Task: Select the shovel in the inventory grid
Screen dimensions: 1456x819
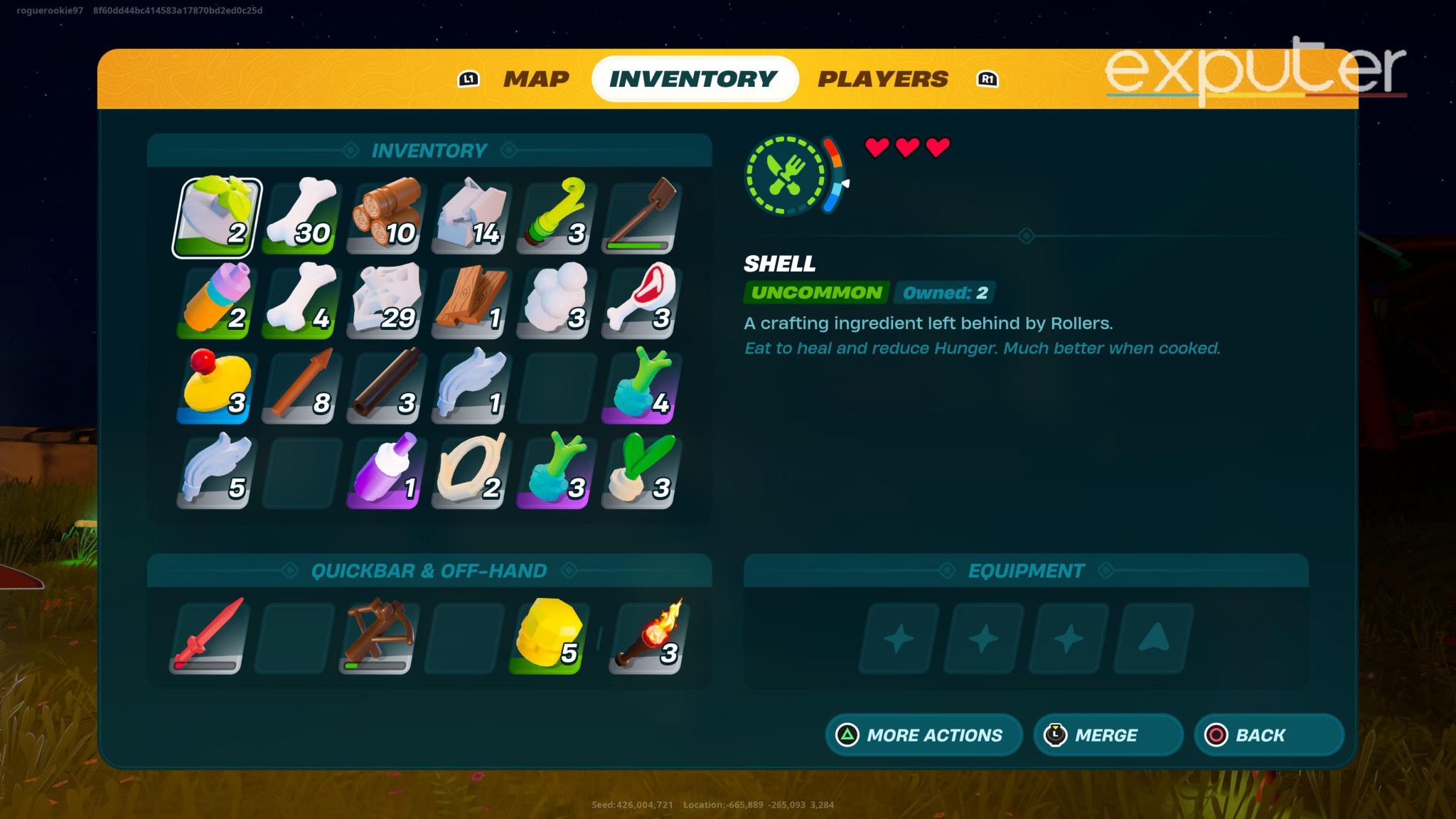Action: [640, 213]
